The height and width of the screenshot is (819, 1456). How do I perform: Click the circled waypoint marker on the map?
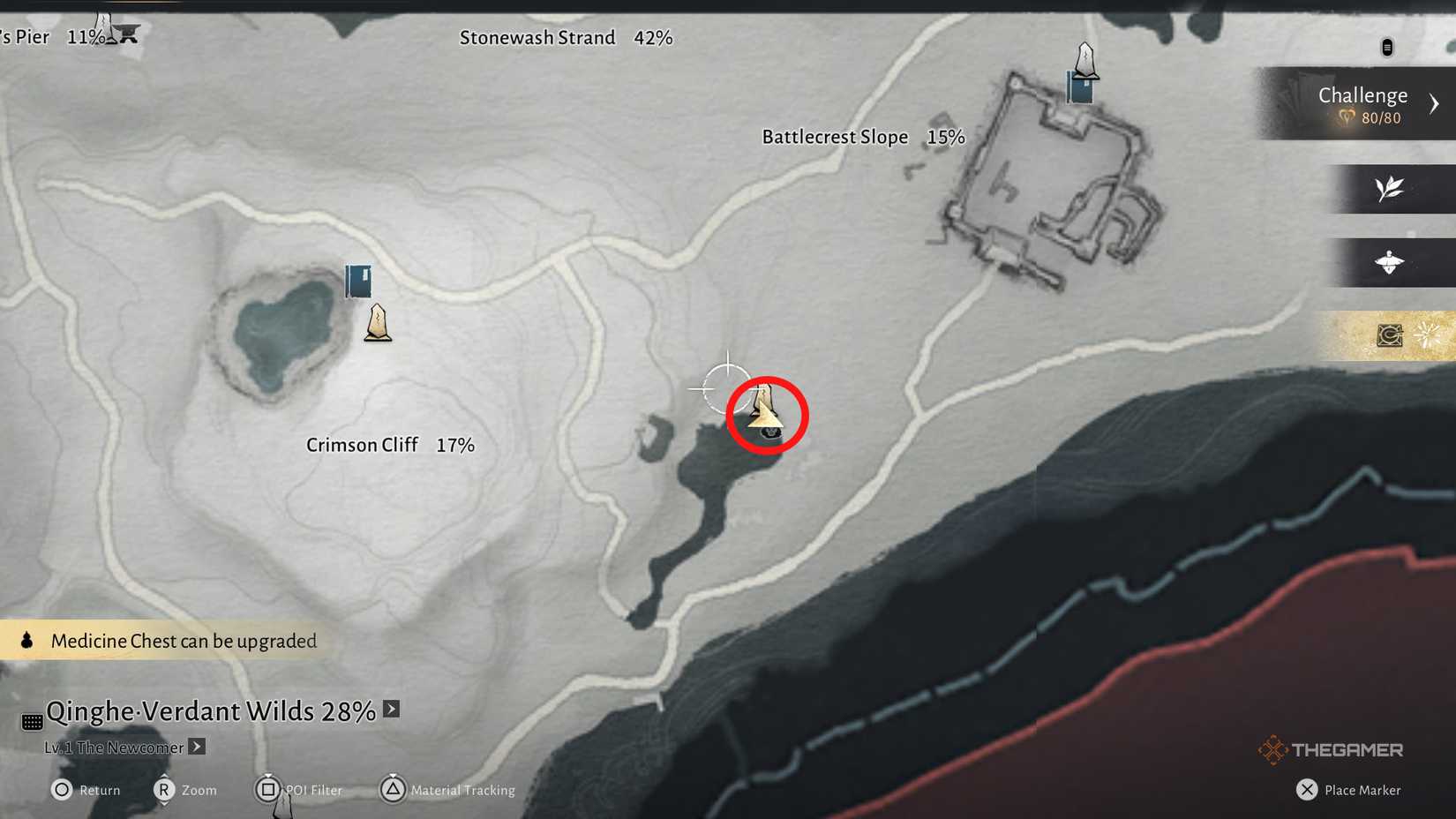click(767, 413)
